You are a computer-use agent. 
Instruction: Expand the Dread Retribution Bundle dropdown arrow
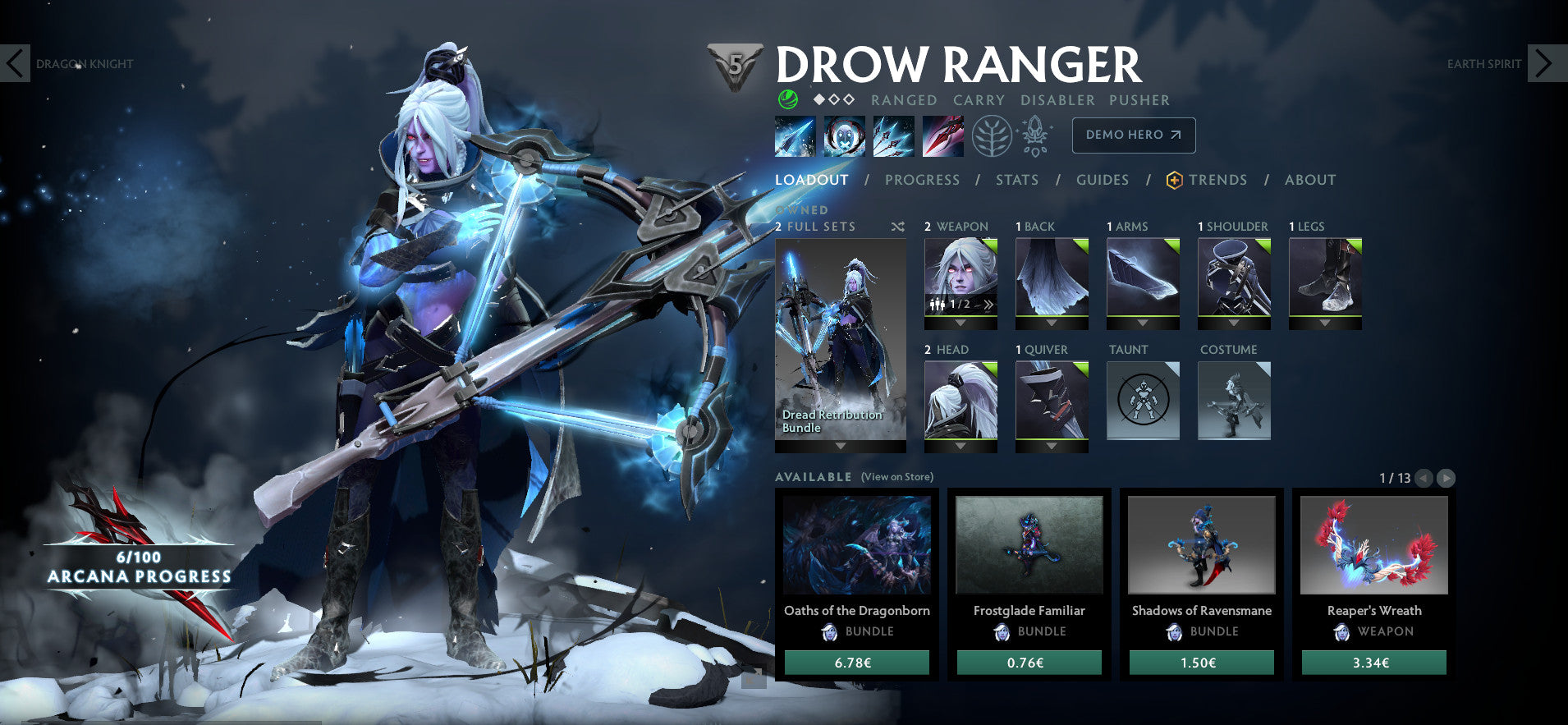(841, 446)
